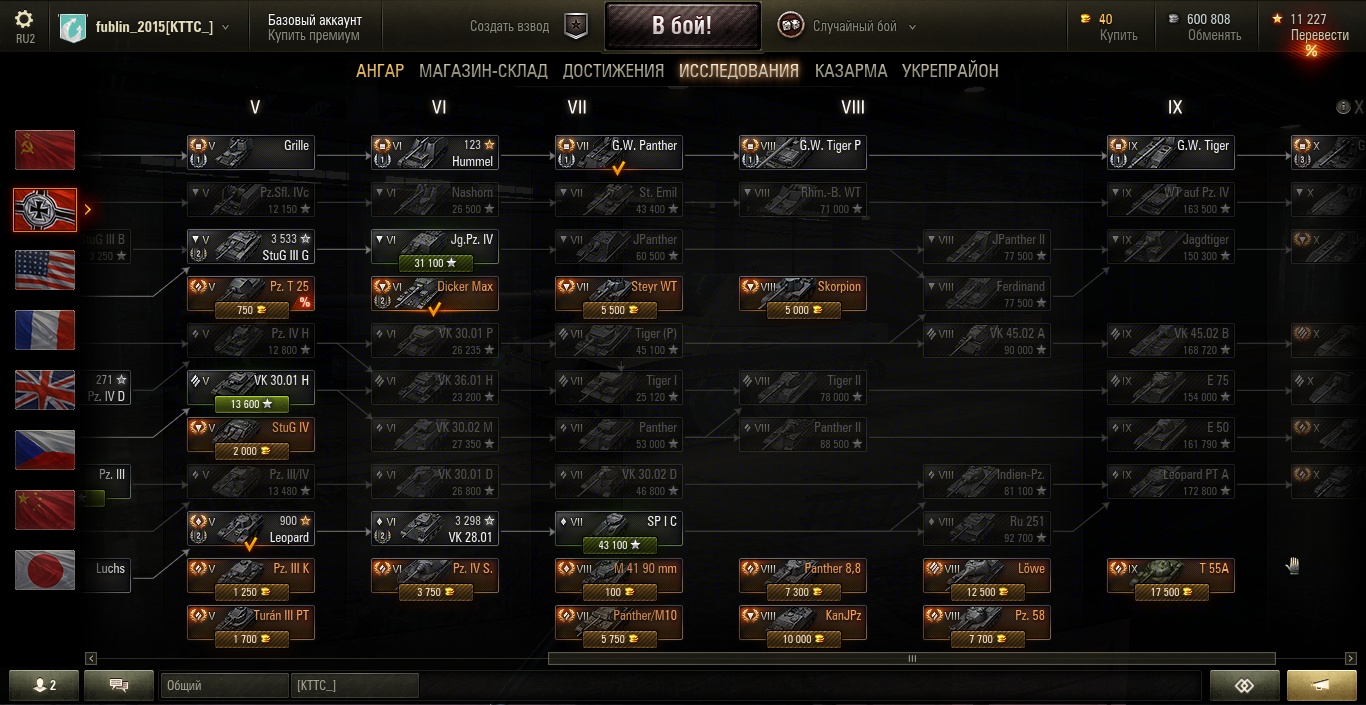Select the USSR nation flag
The width and height of the screenshot is (1366, 705).
tap(45, 150)
